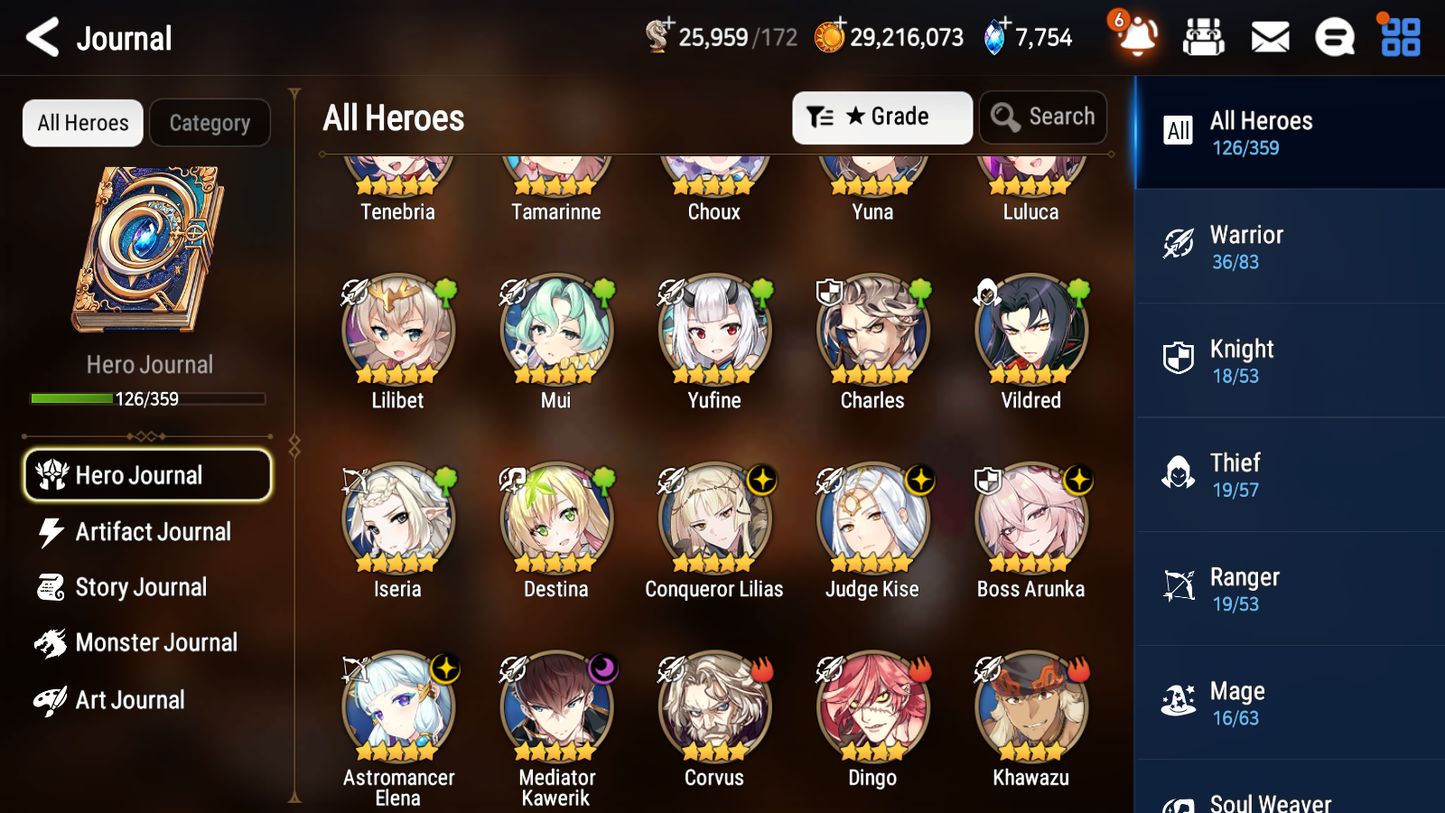Select the Artifact Journal menu entry
The height and width of the screenshot is (813, 1445).
[x=148, y=531]
